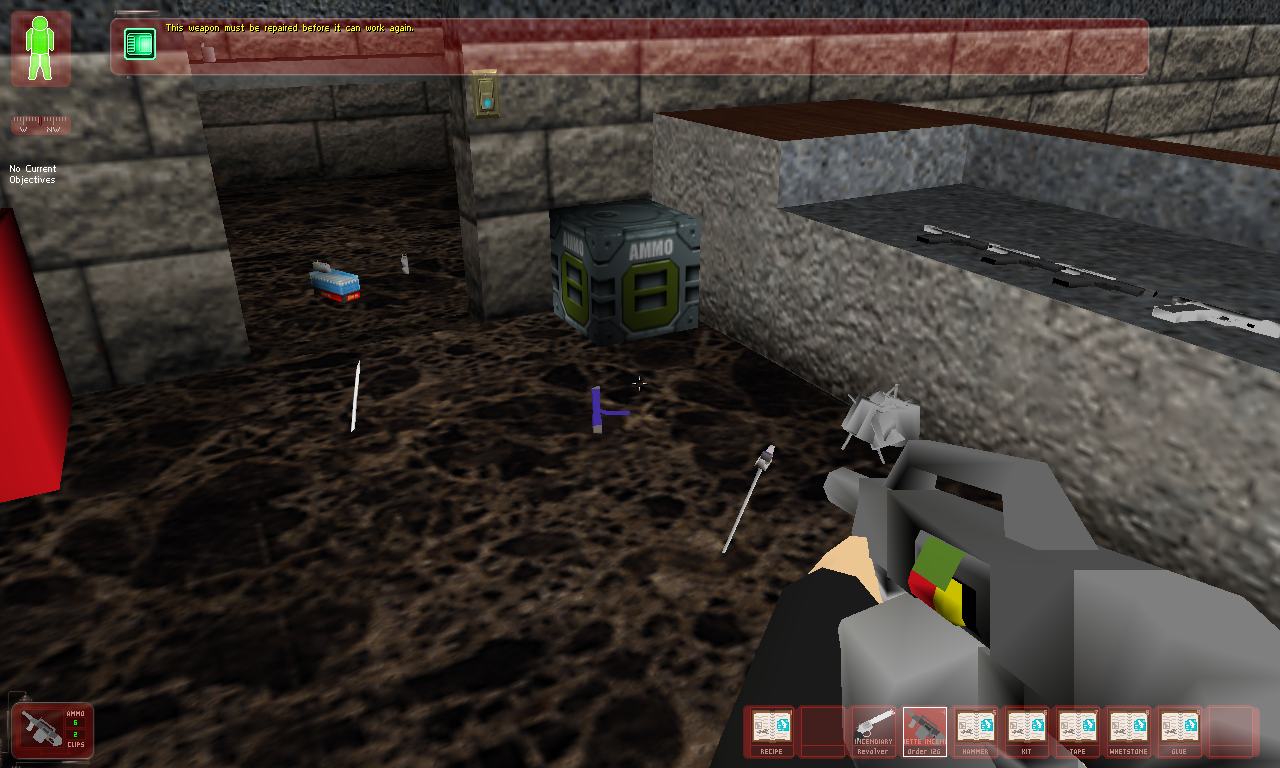
Task: Select the Glue recipe slot
Action: coord(1179,731)
